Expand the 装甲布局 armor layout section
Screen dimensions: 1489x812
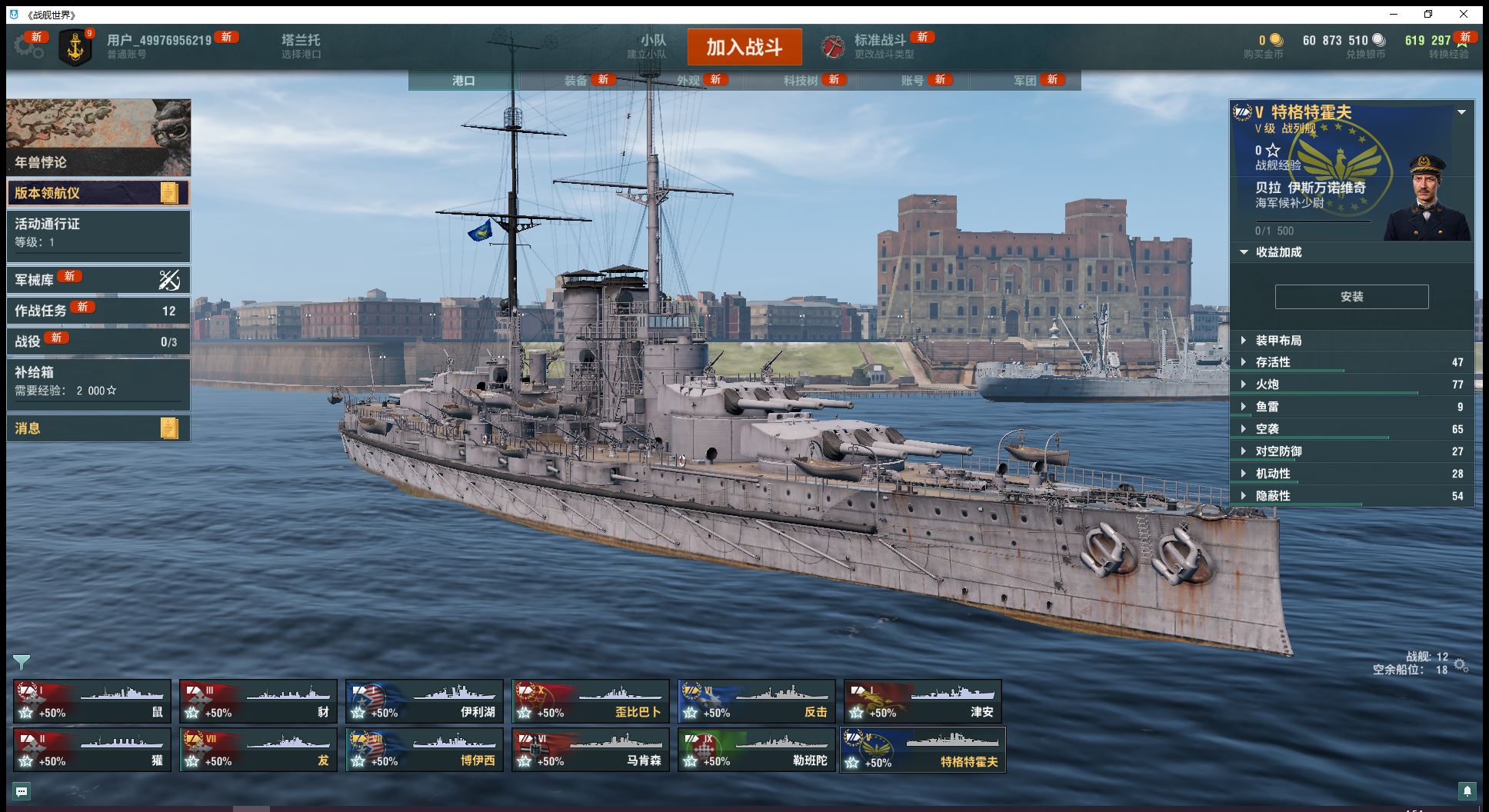(x=1278, y=341)
